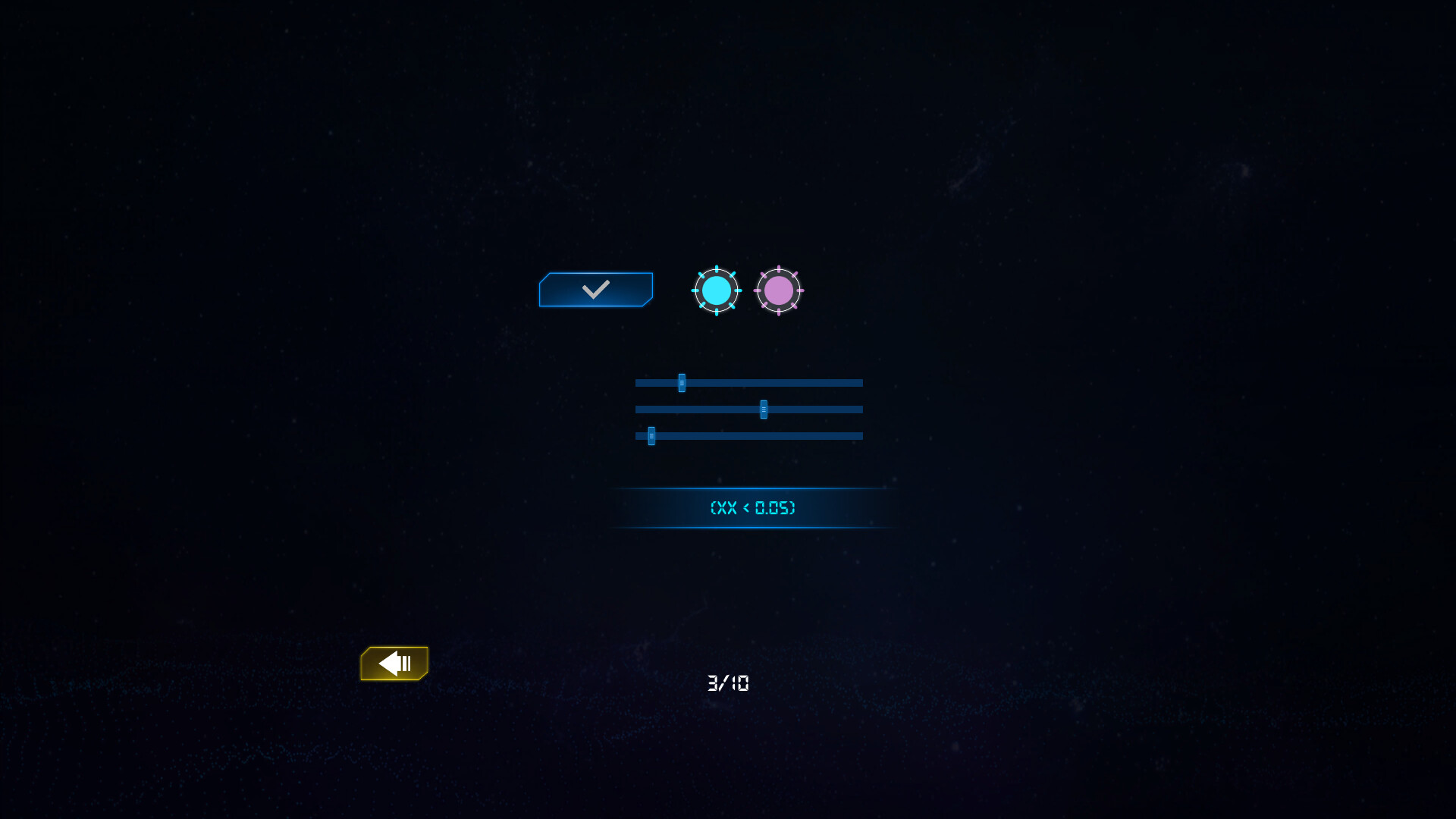Grab the top slider handle
The height and width of the screenshot is (819, 1456).
pos(681,383)
